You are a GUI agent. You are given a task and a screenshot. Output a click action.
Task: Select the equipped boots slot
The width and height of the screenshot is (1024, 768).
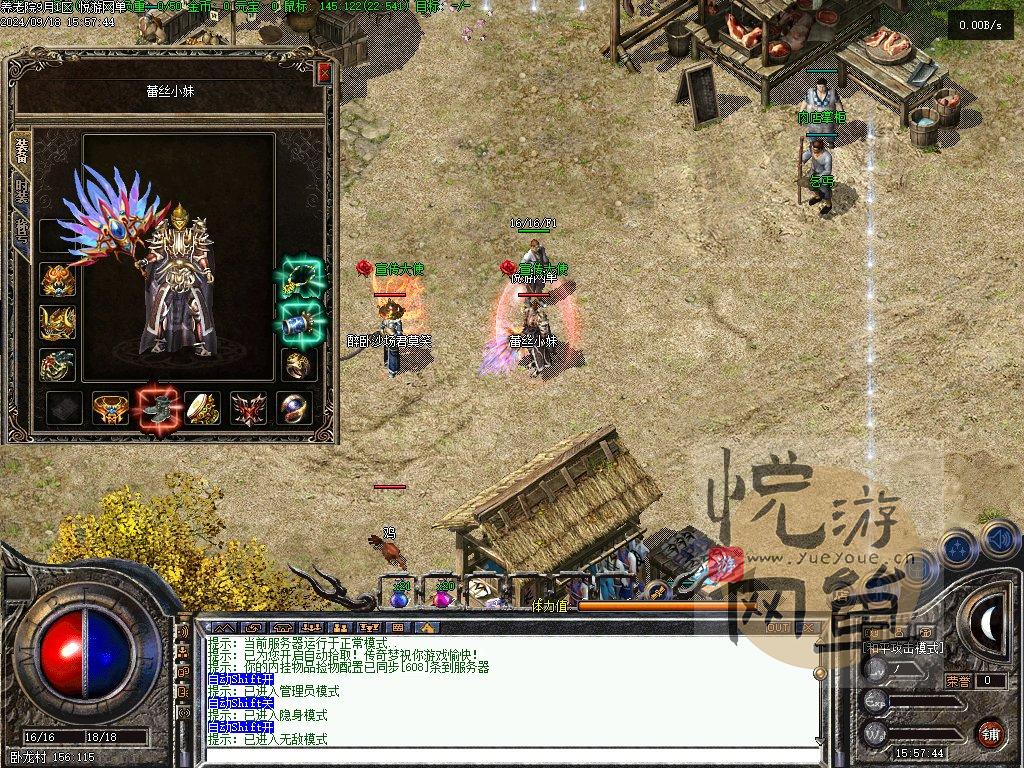pos(156,408)
